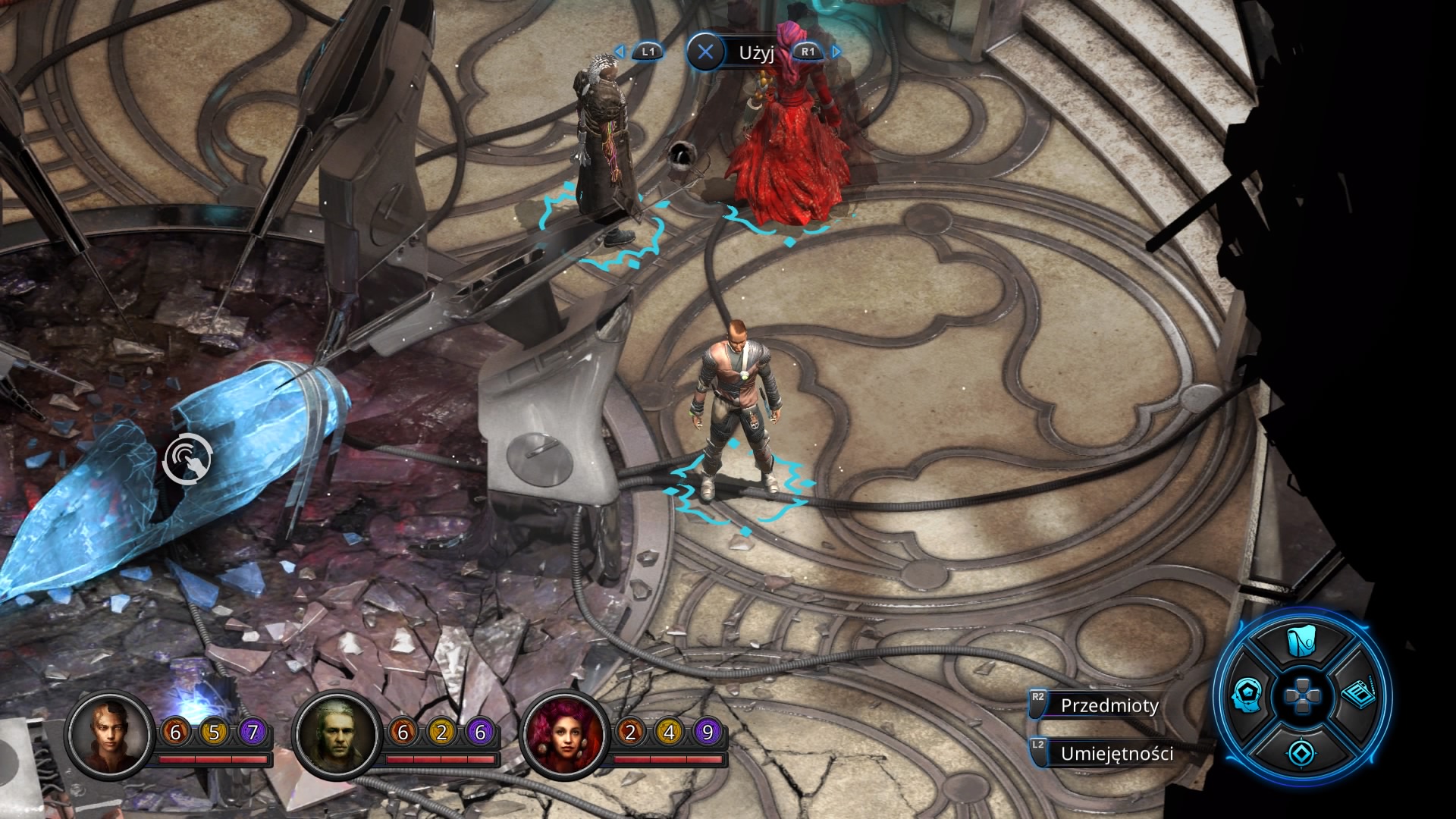Open the map scroll icon in radial menu
The image size is (1456, 819).
pos(1302,643)
